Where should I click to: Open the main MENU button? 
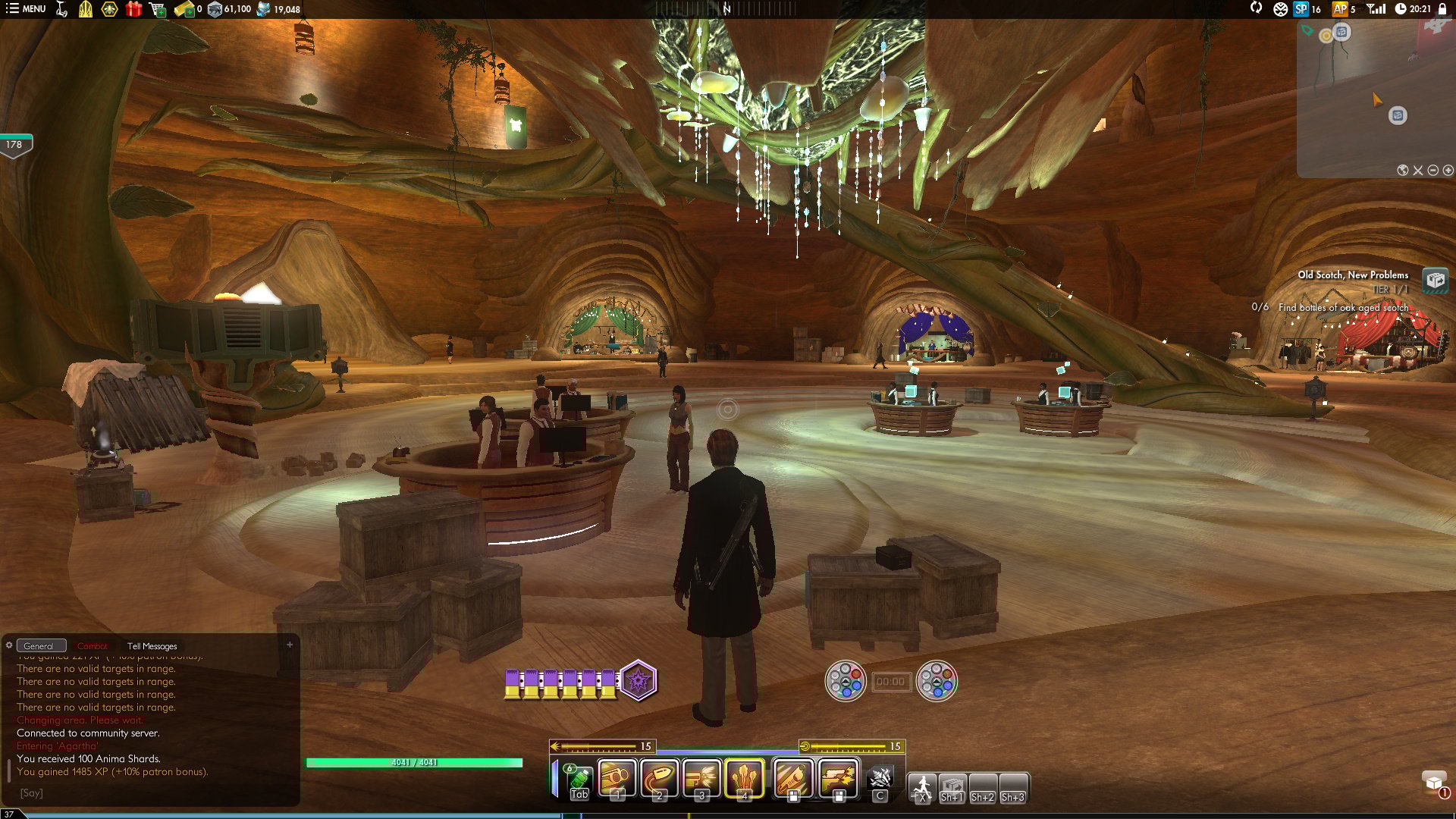tap(25, 9)
